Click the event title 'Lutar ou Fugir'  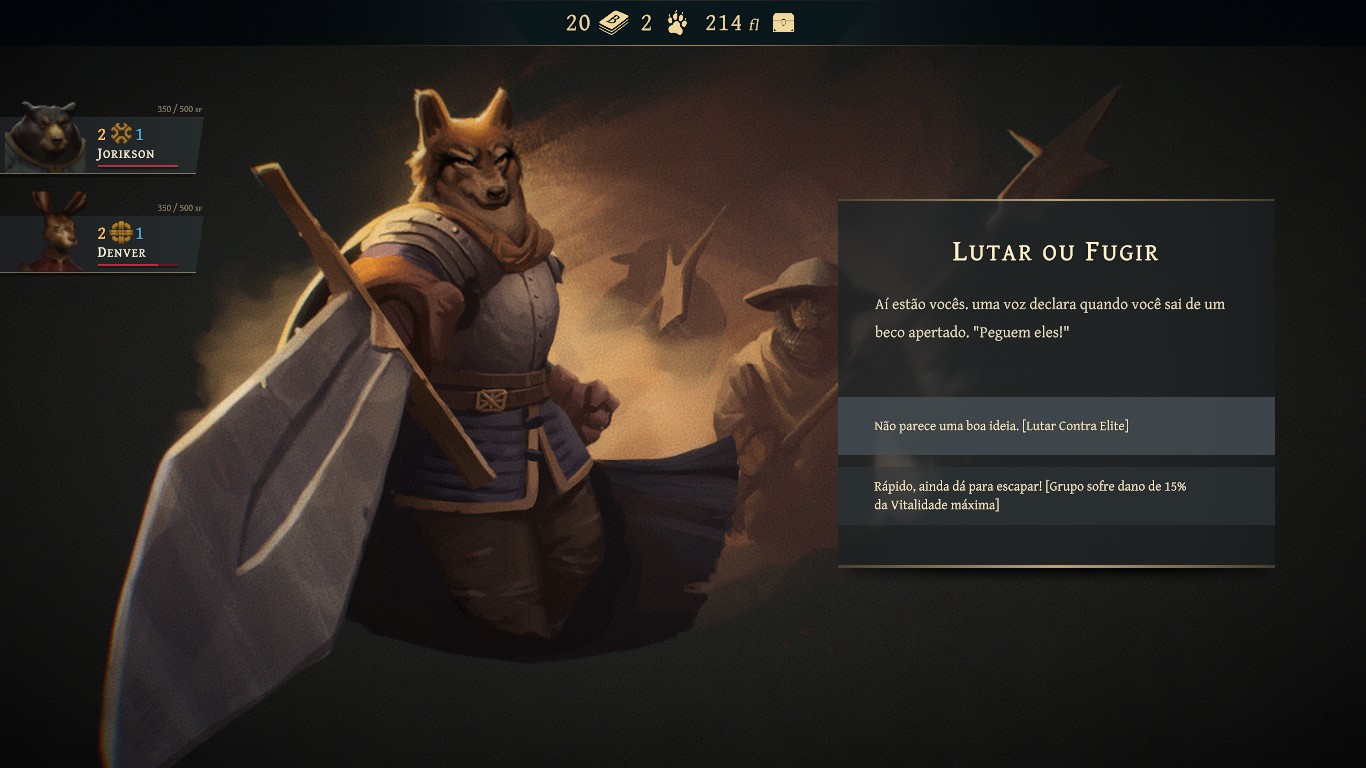(1055, 252)
